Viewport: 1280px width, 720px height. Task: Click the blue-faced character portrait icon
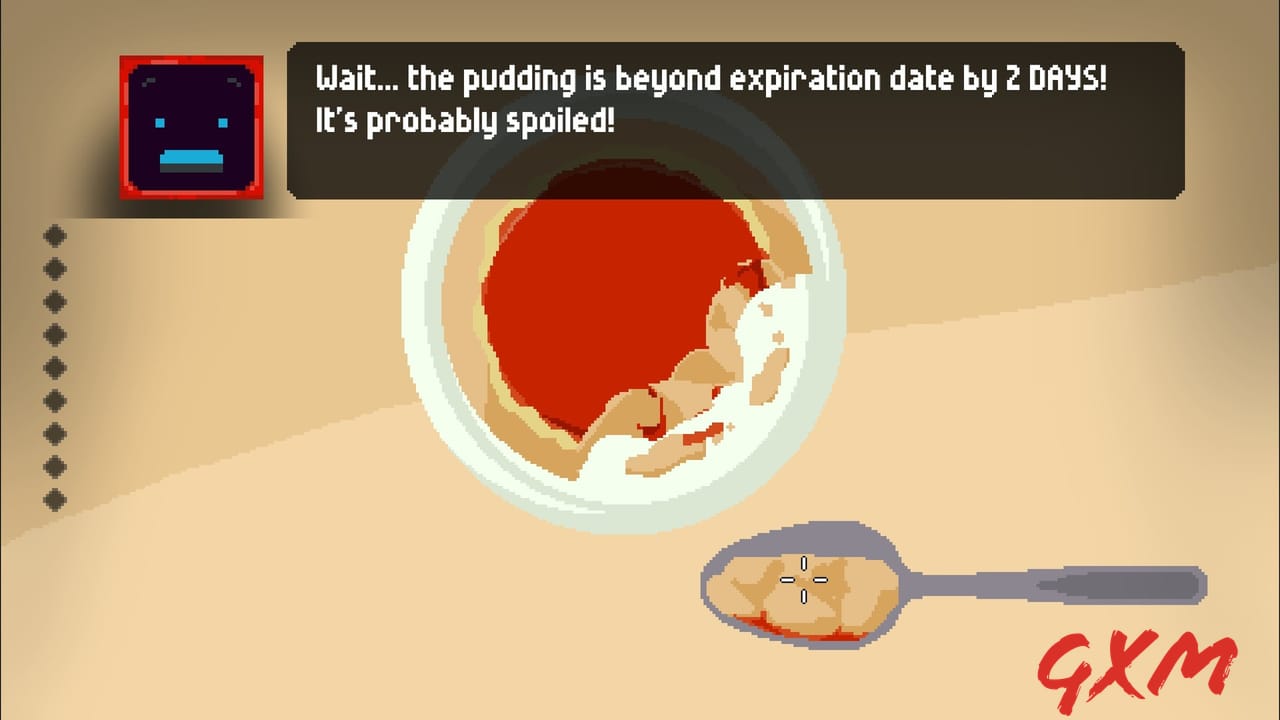coord(191,121)
